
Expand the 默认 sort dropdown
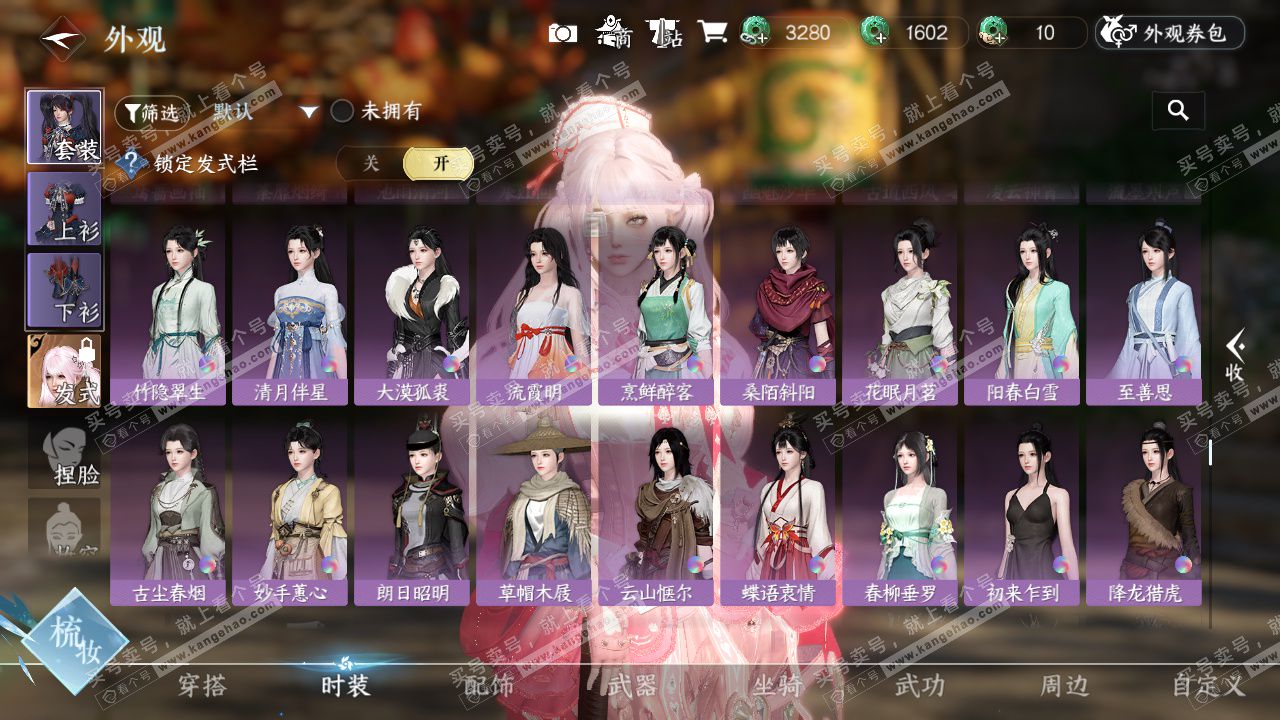(308, 112)
